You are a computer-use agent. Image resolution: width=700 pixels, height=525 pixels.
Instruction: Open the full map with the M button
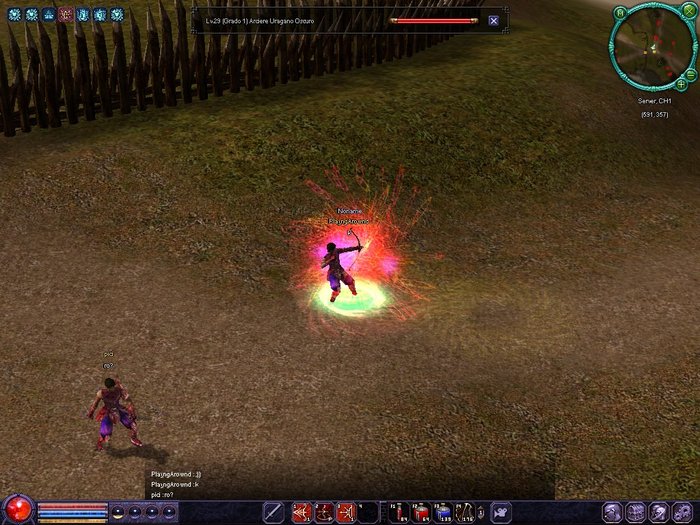(620, 12)
